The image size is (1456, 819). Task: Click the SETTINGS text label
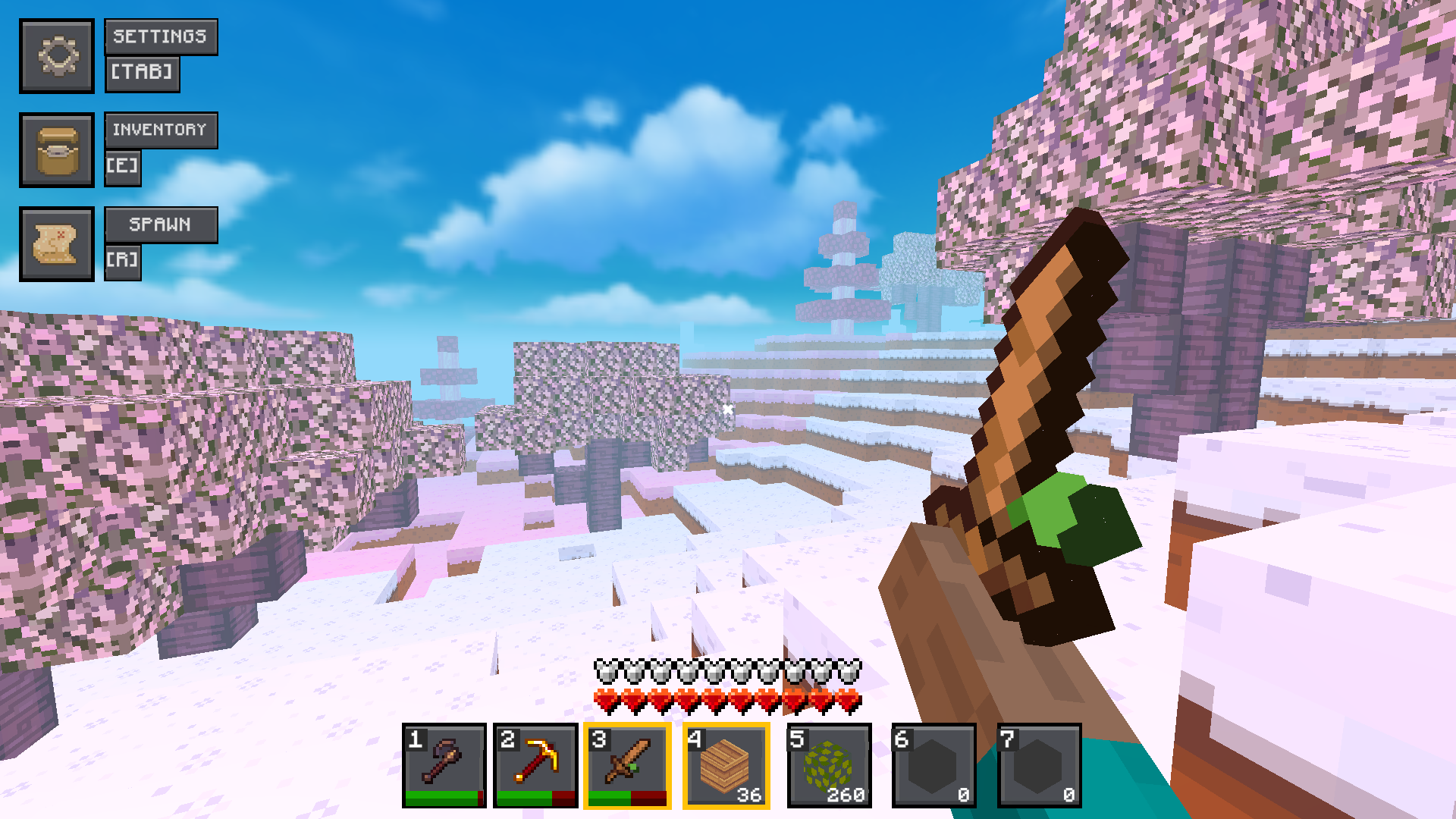click(160, 36)
